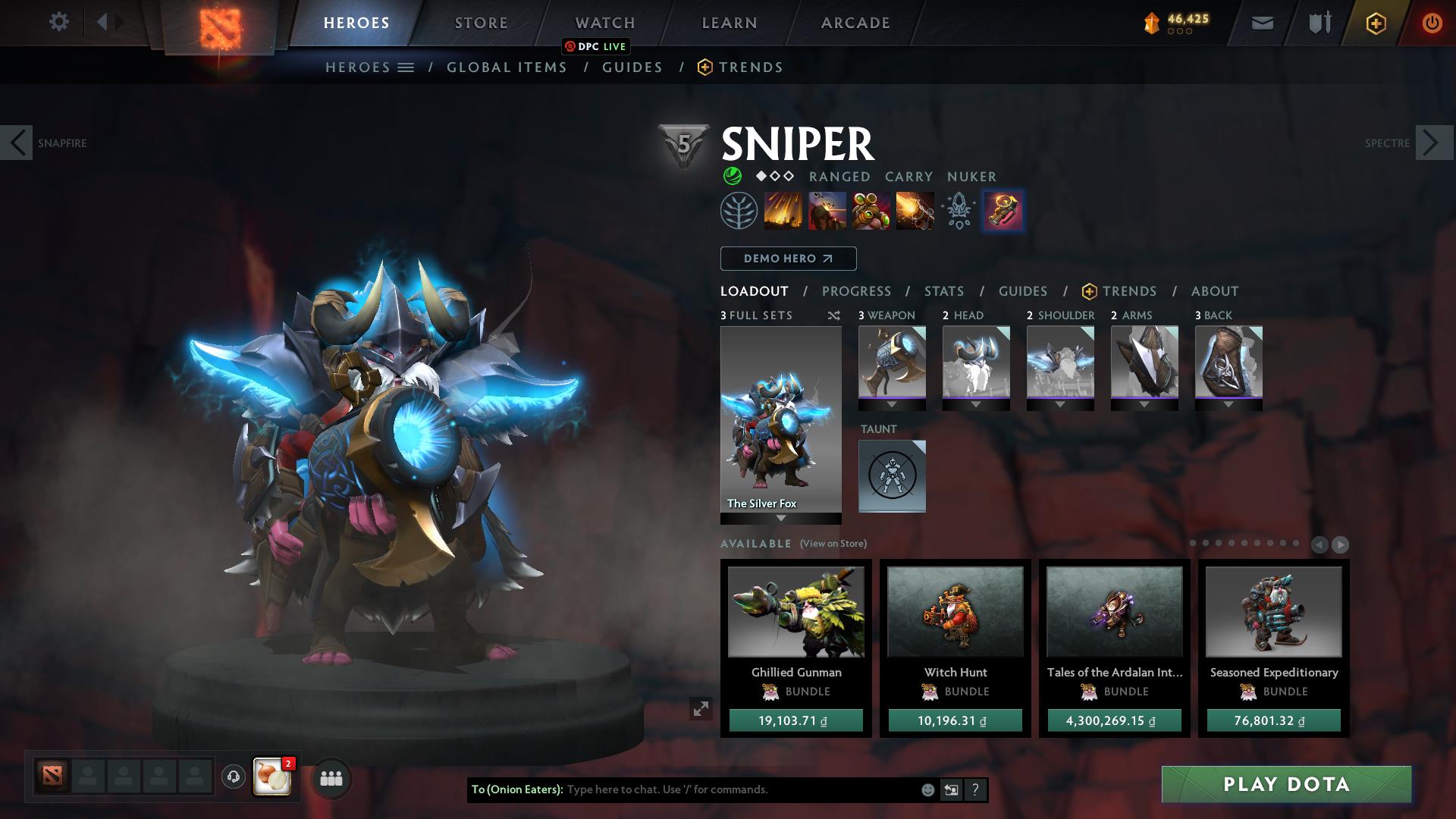Viewport: 1456px width, 819px height.
Task: Click the DPC LIVE badge
Action: (x=596, y=46)
